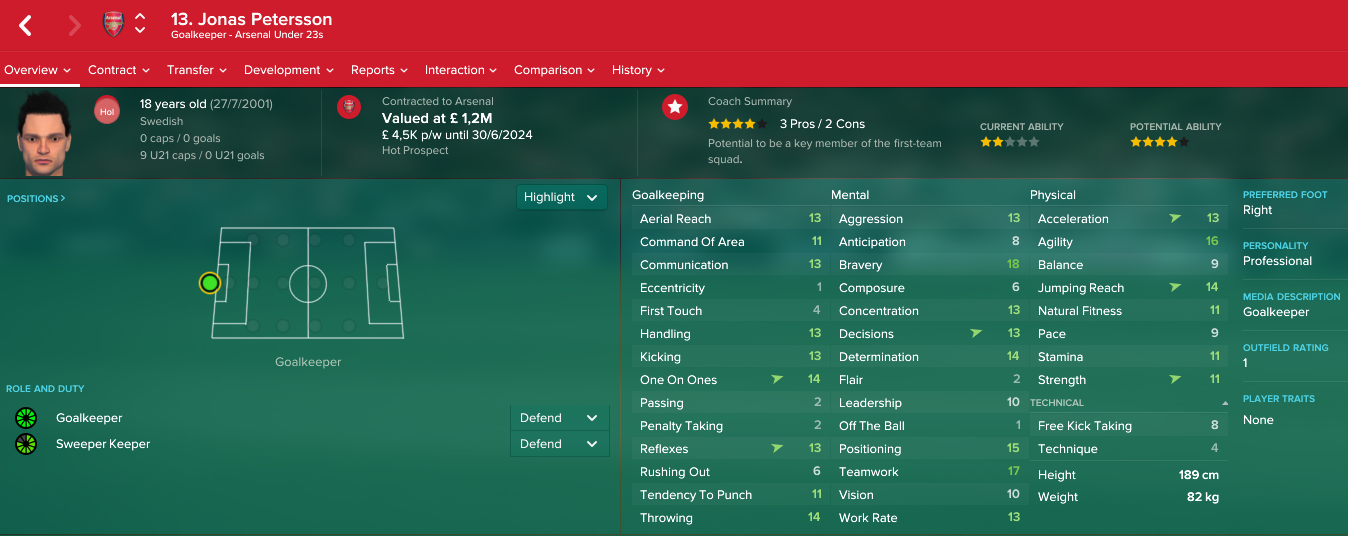Open the Overview tab menu
This screenshot has width=1348, height=536.
pyautogui.click(x=38, y=70)
